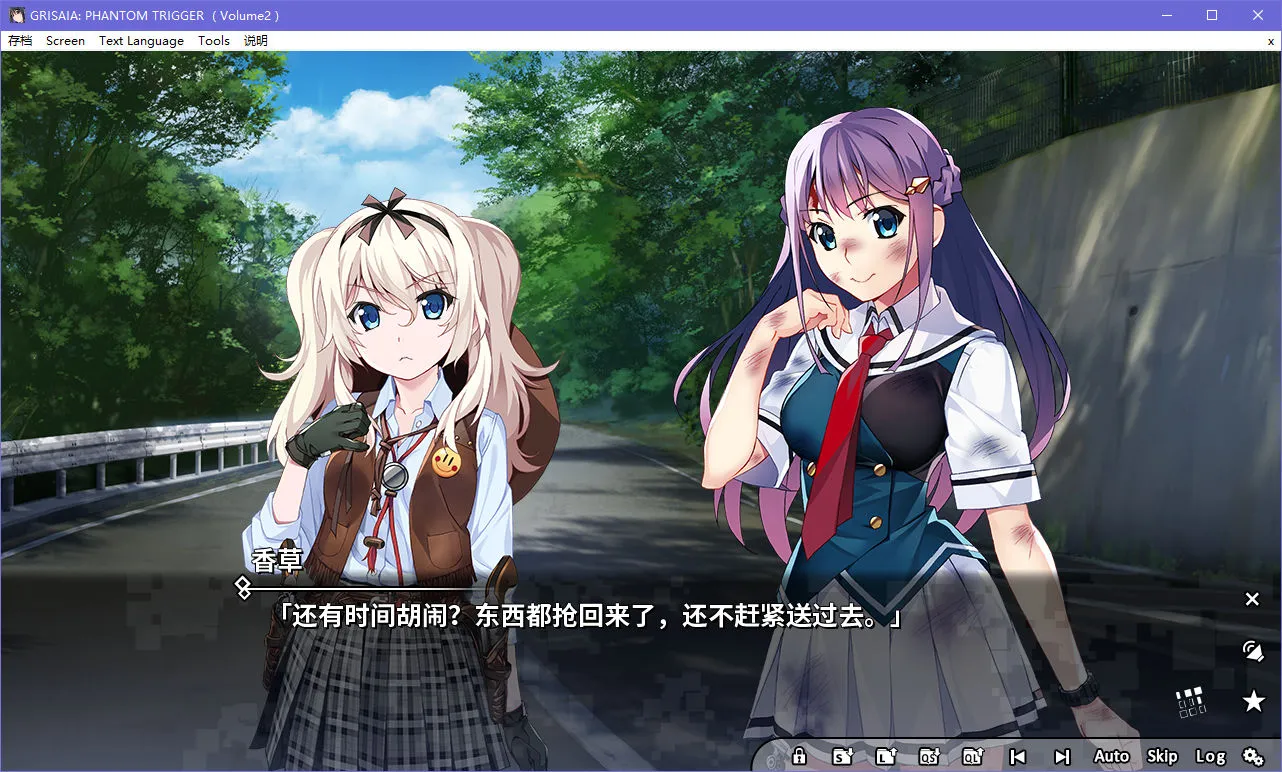This screenshot has width=1282, height=772.
Task: Replay the voice line with the speaker icon
Action: pos(1252,650)
